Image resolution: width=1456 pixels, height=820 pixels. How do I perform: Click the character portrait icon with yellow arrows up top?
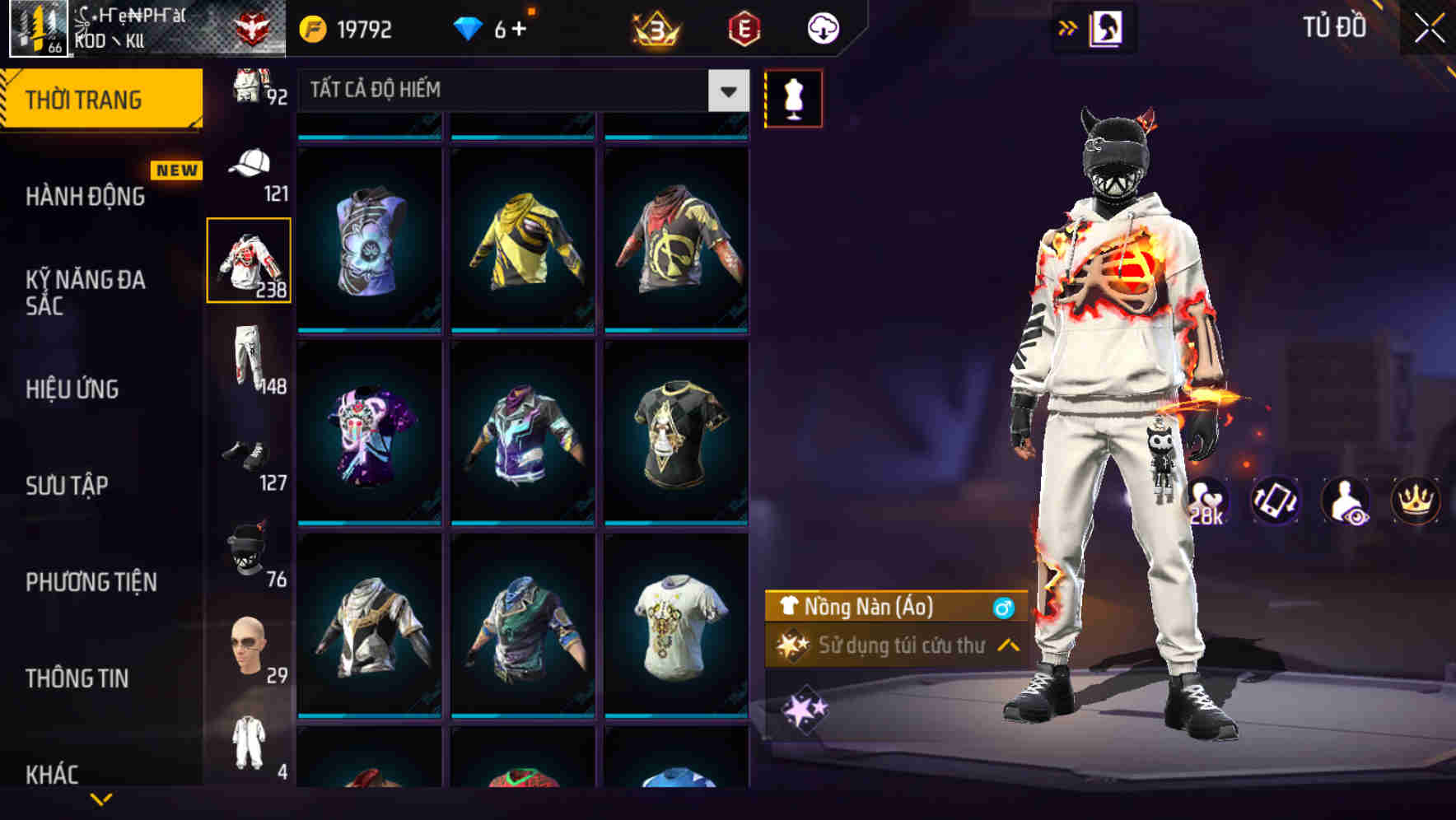(x=1108, y=27)
